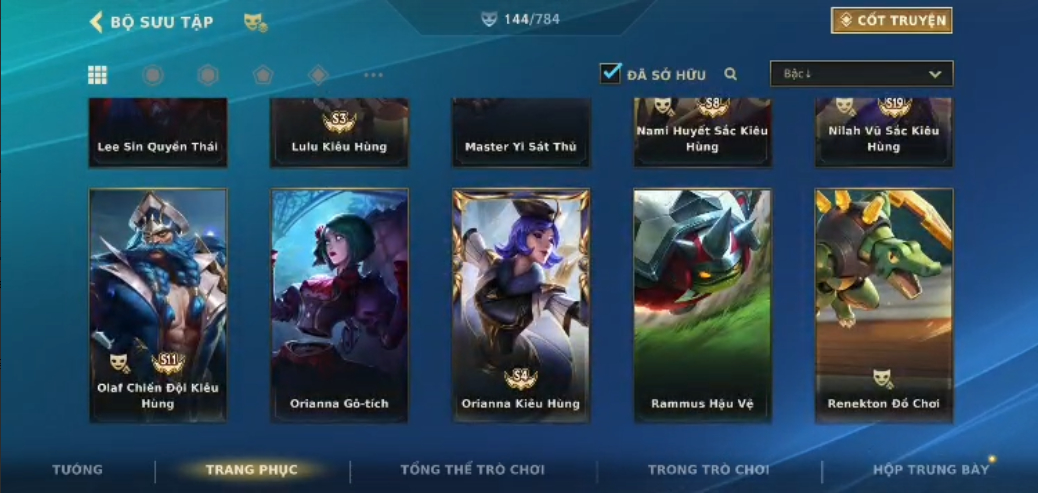Viewport: 1038px width, 493px height.
Task: Open the Cốt Truyện button
Action: pyautogui.click(x=891, y=20)
